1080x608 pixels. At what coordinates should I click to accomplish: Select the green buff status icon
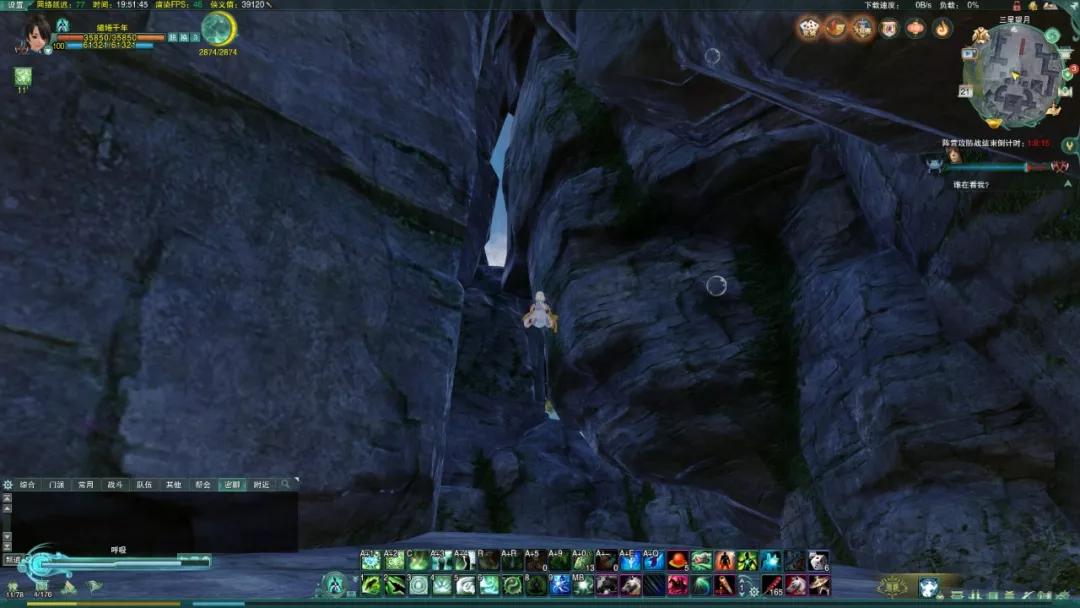coord(22,77)
